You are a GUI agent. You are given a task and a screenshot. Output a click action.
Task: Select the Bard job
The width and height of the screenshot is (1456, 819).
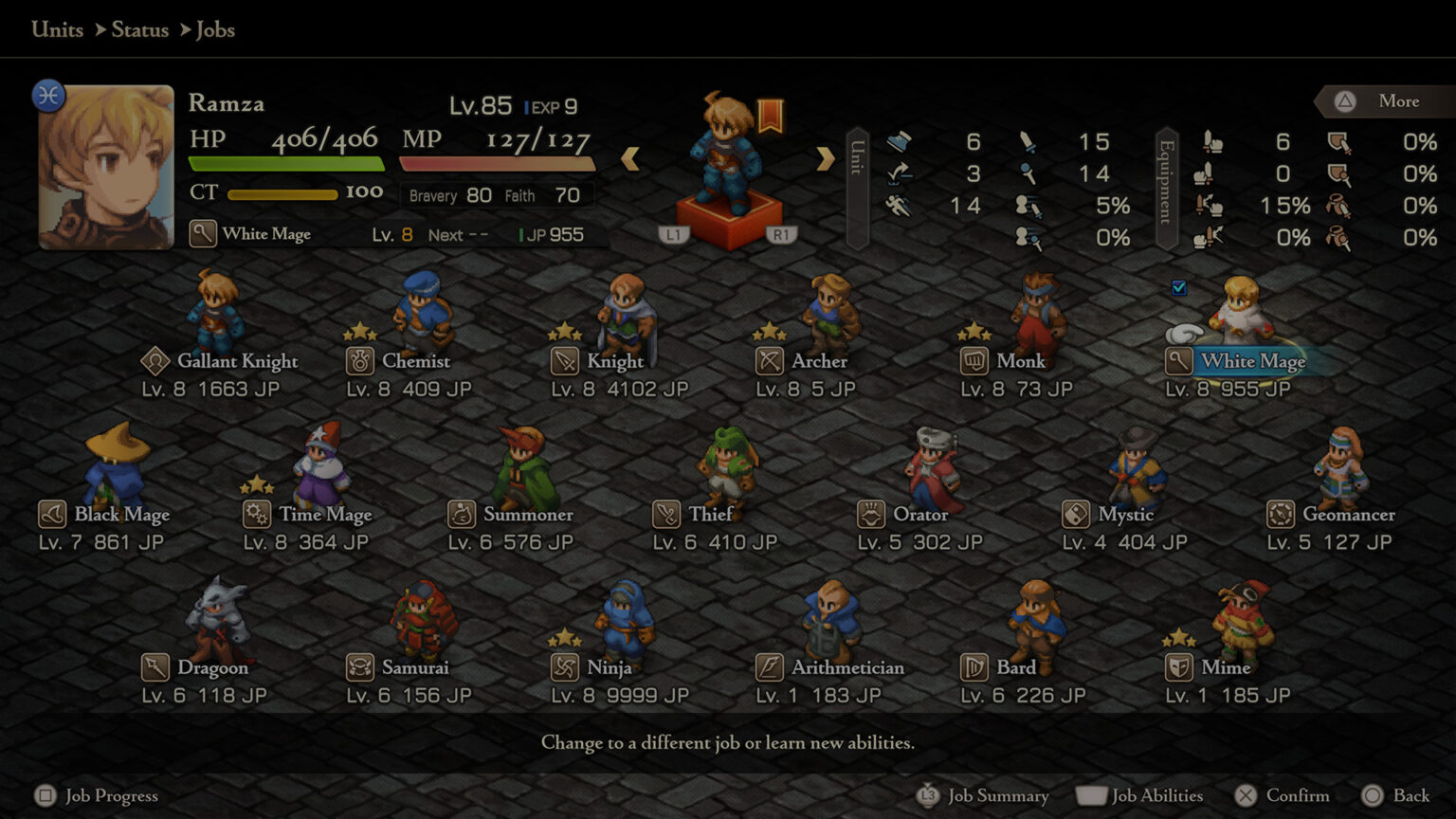tap(1015, 668)
